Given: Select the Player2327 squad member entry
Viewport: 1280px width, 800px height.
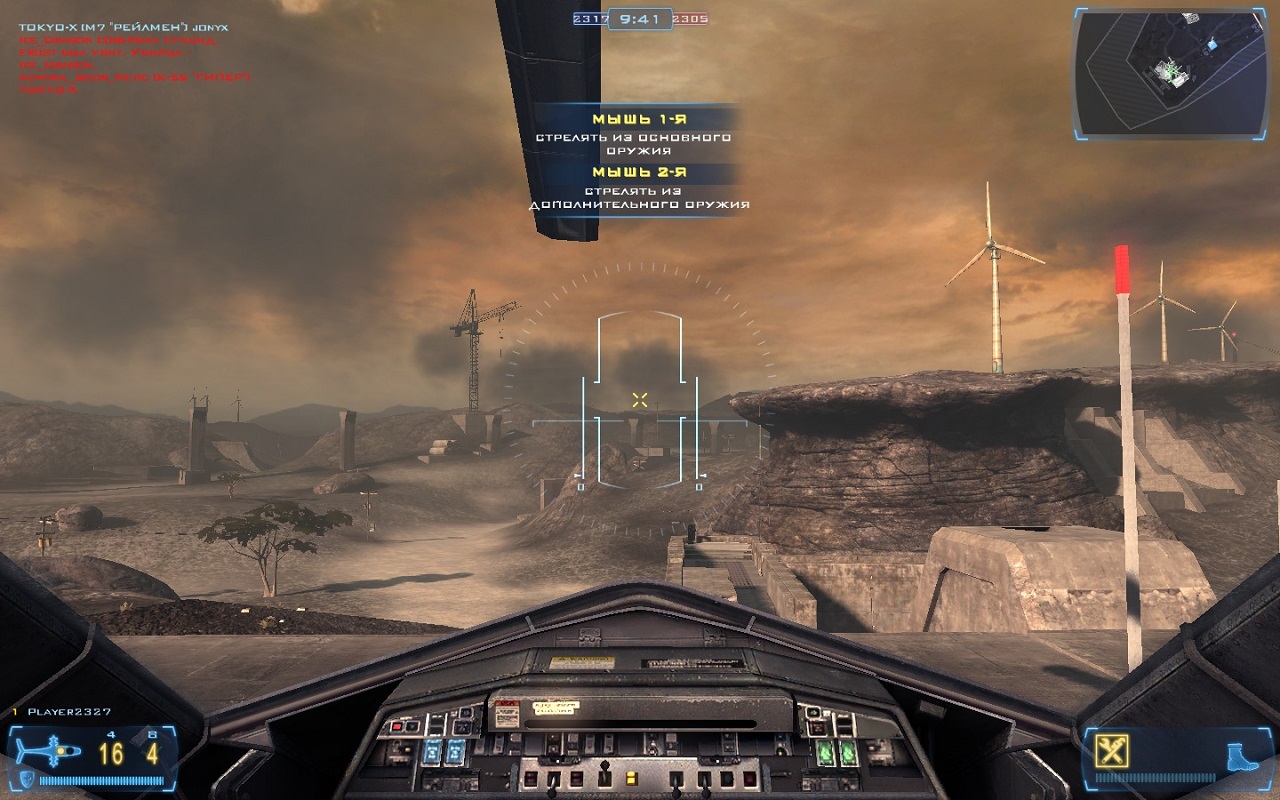Looking at the screenshot, I should tap(68, 712).
